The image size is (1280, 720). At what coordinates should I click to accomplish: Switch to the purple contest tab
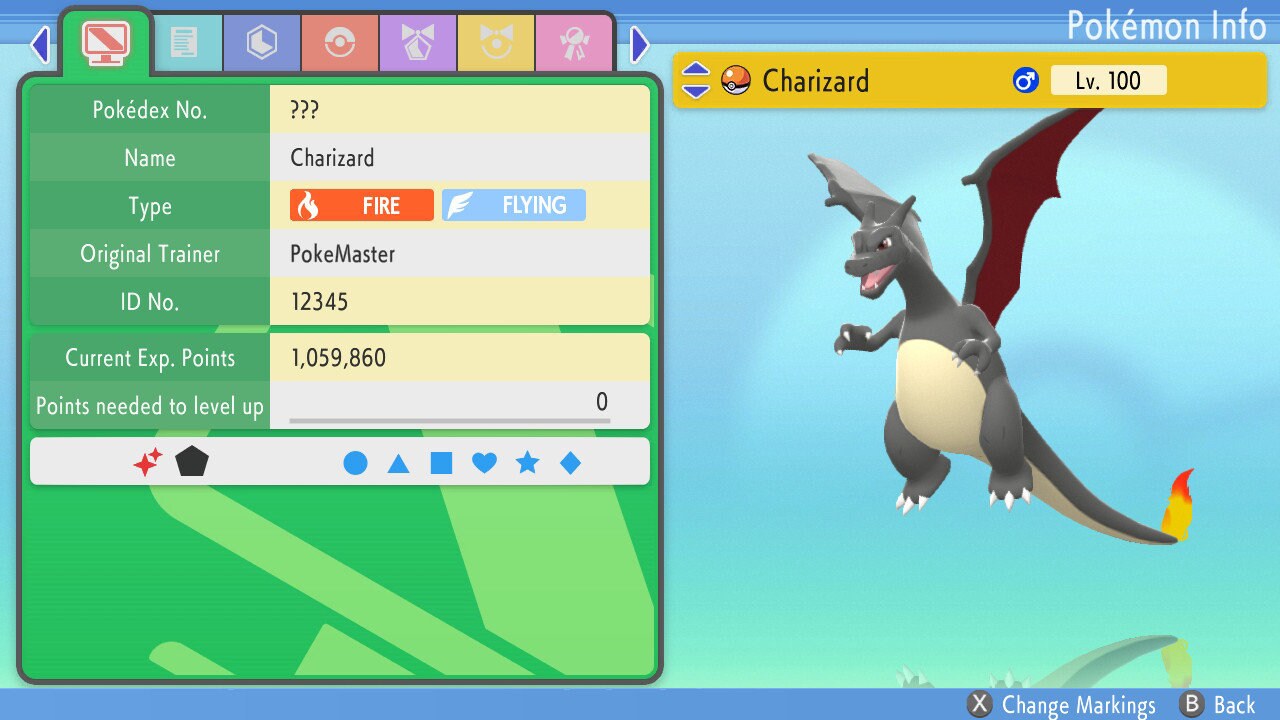(418, 43)
